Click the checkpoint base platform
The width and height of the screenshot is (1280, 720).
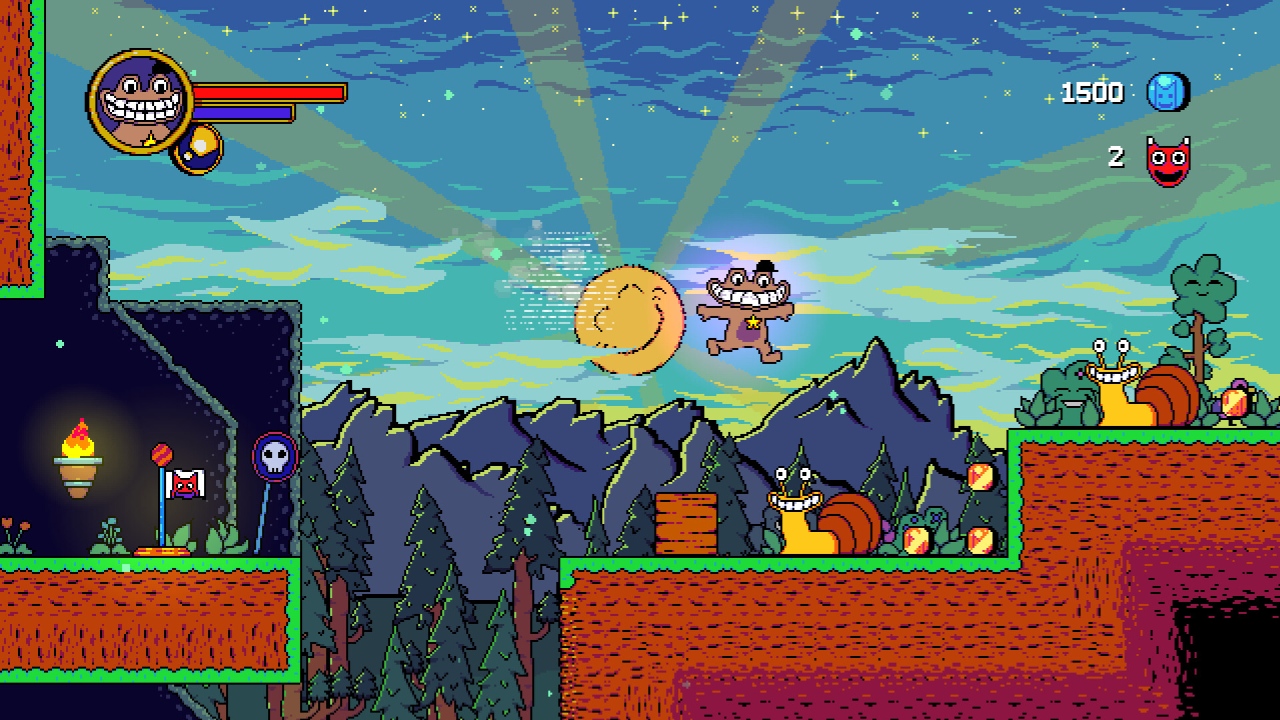162,550
